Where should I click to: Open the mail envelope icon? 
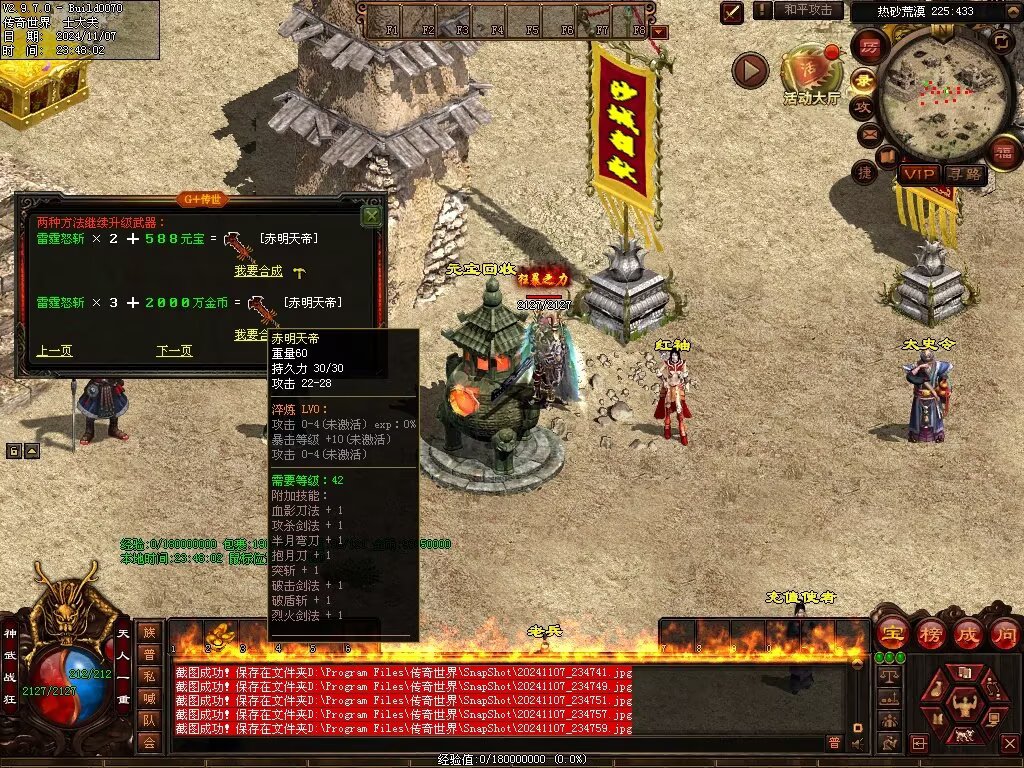click(x=868, y=133)
